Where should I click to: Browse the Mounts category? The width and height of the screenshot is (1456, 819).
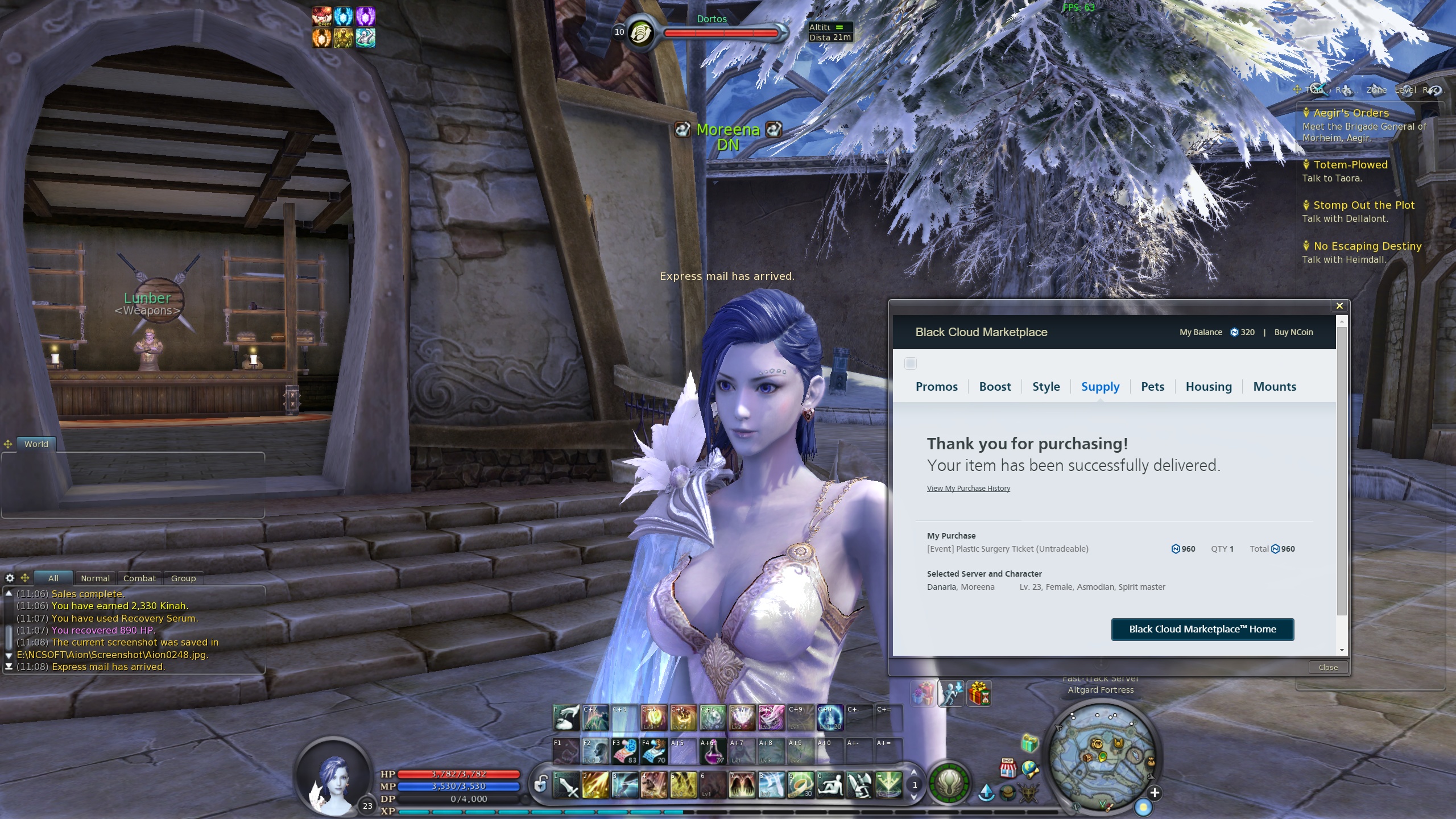click(1275, 387)
